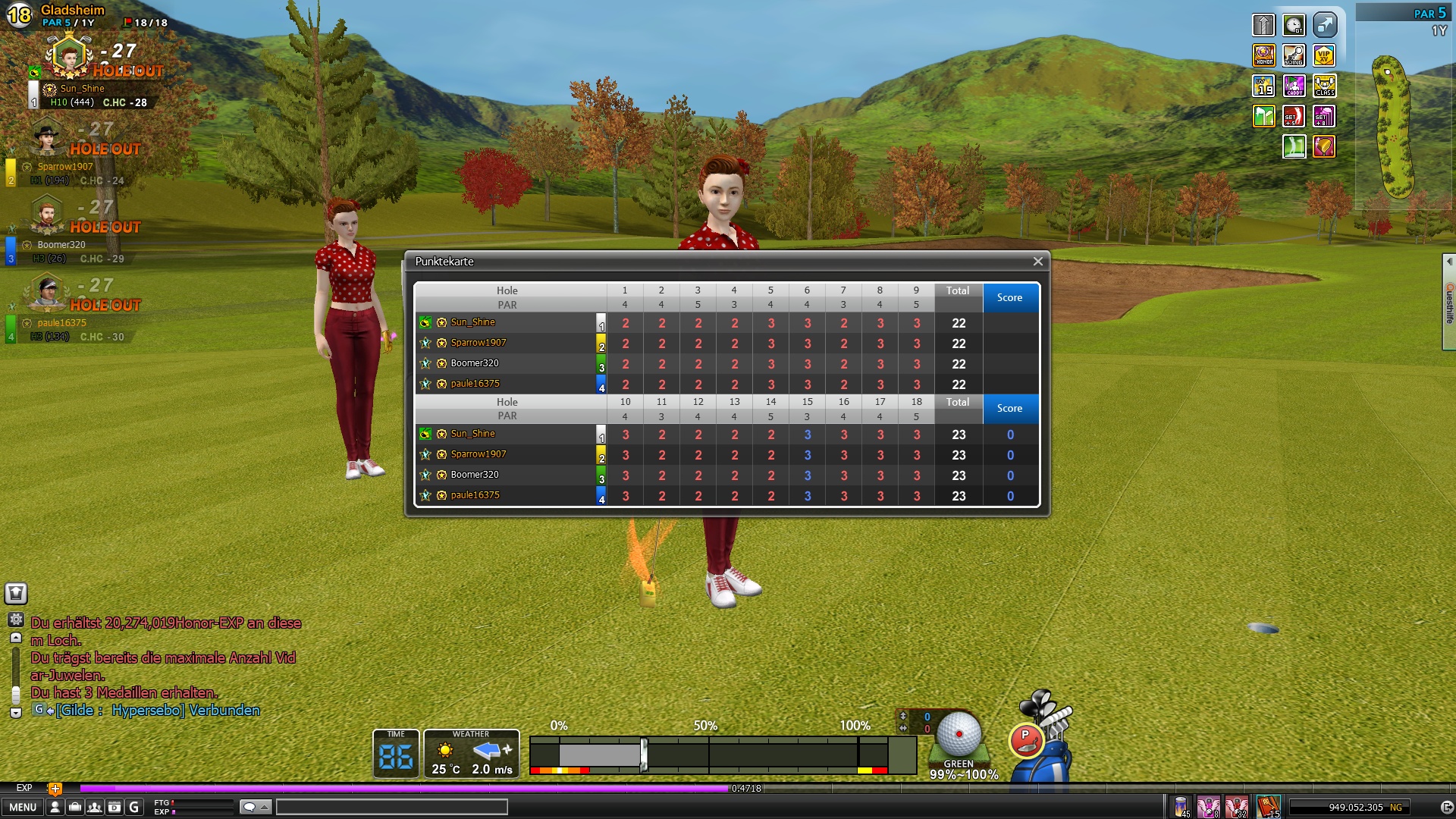Open the course hole minimap
The width and height of the screenshot is (1456, 819).
1394,125
